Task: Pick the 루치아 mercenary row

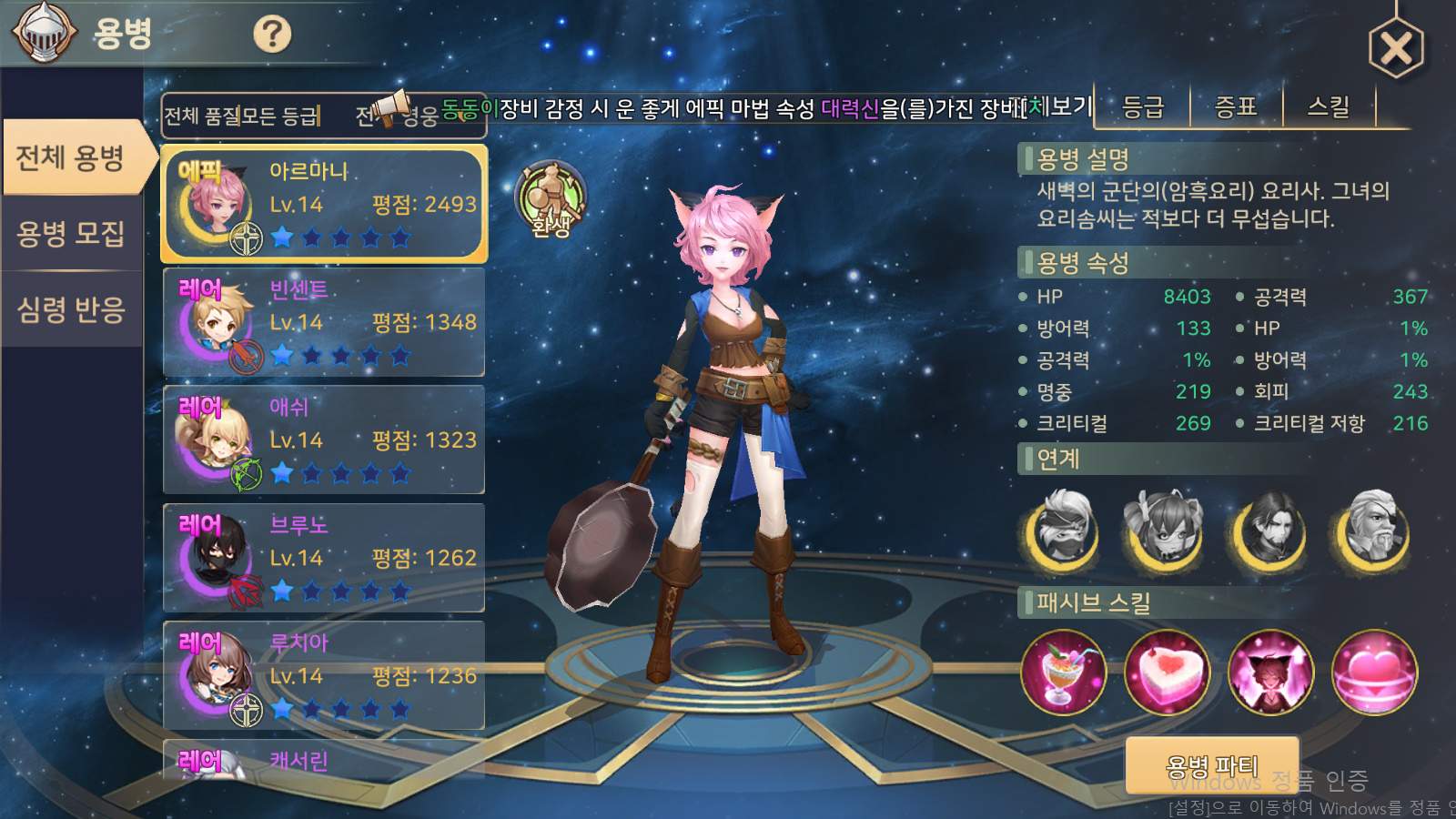Action: point(324,675)
